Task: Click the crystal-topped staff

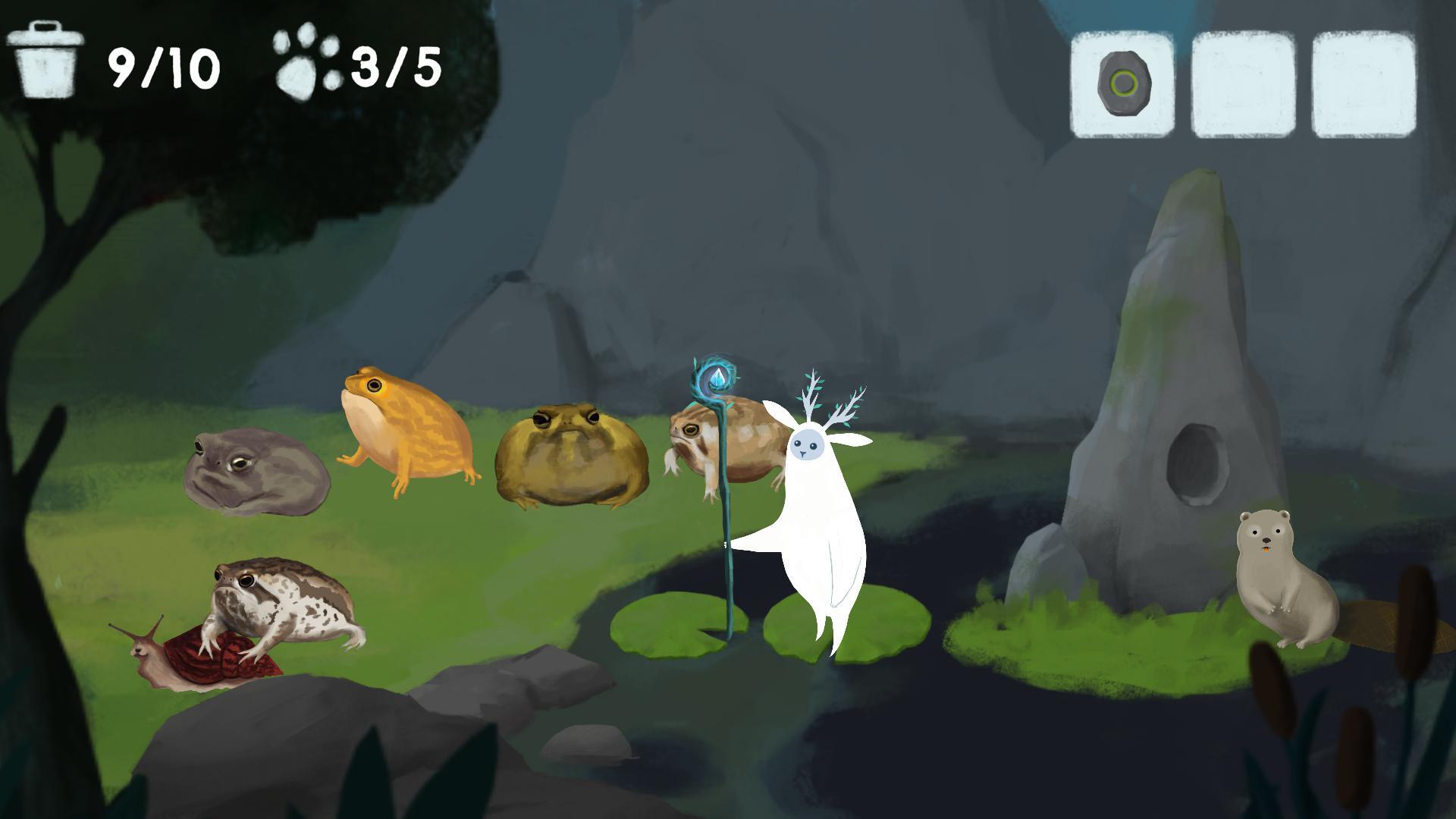Action: tap(717, 379)
